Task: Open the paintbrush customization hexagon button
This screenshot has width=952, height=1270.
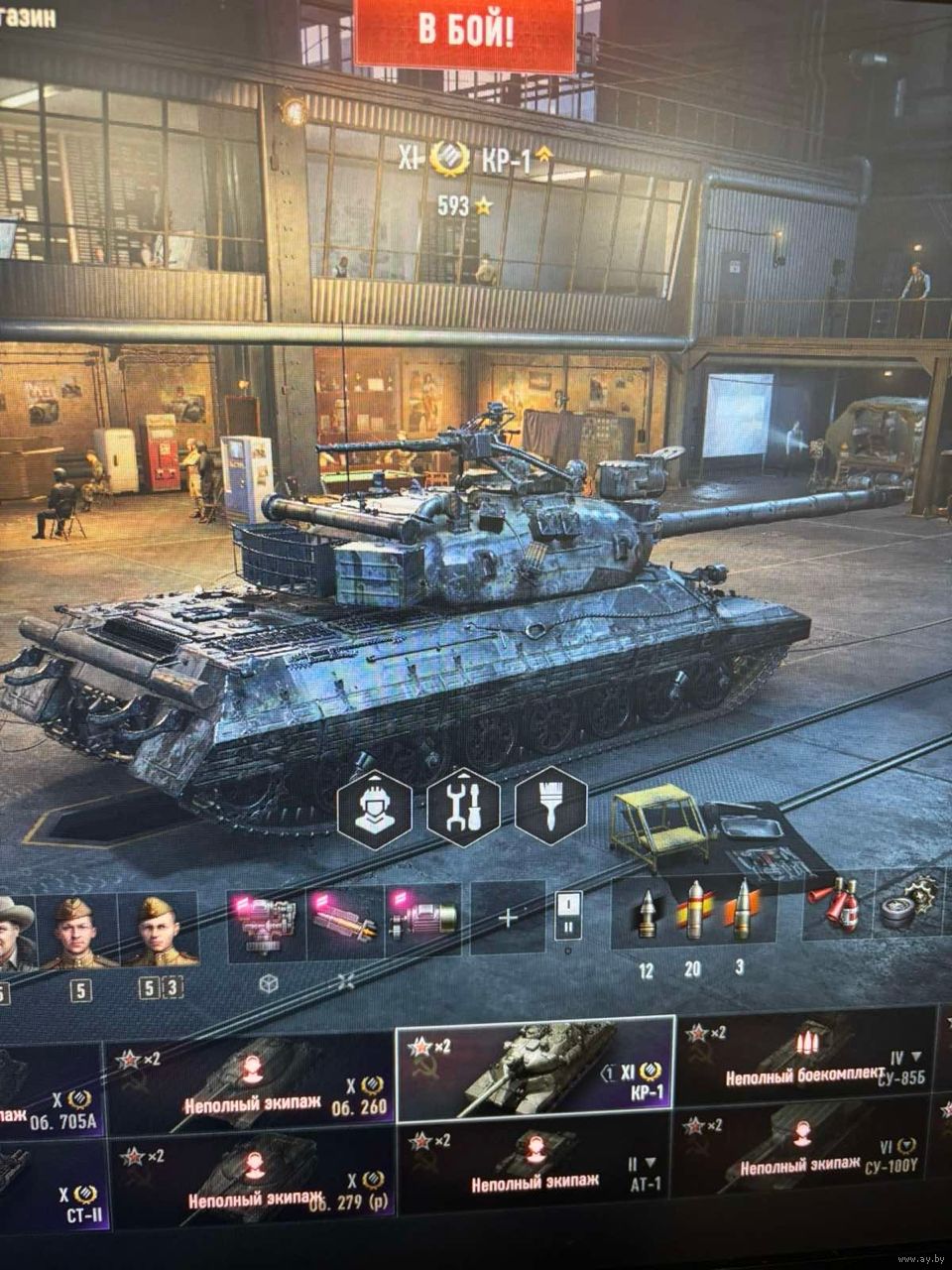Action: pyautogui.click(x=550, y=806)
